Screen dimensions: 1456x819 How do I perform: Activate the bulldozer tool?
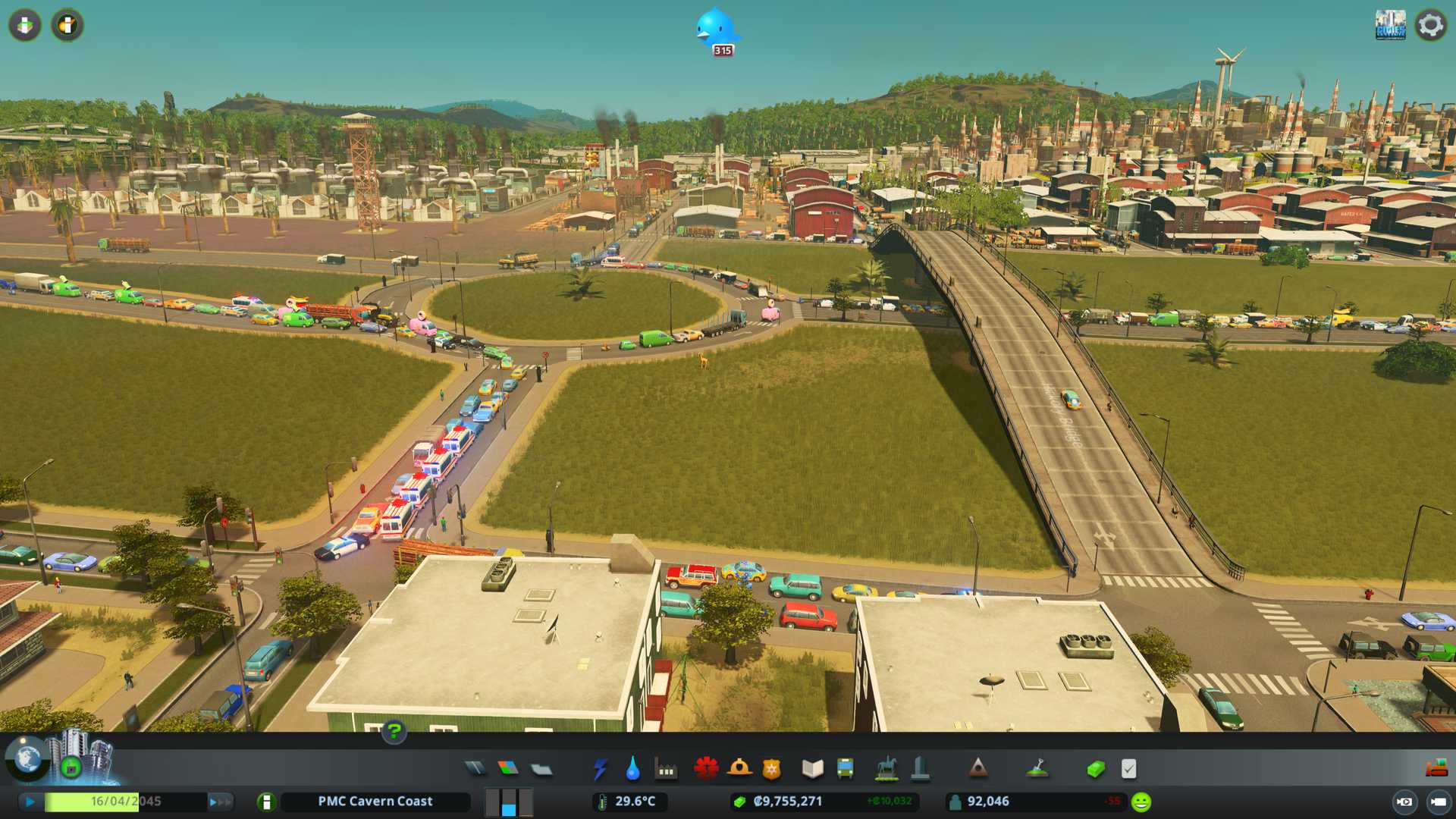pos(1436,769)
